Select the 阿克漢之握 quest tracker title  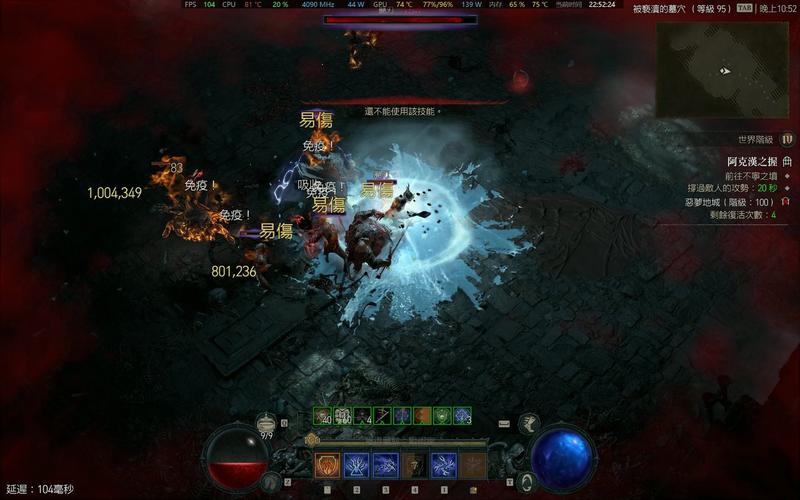coord(753,160)
